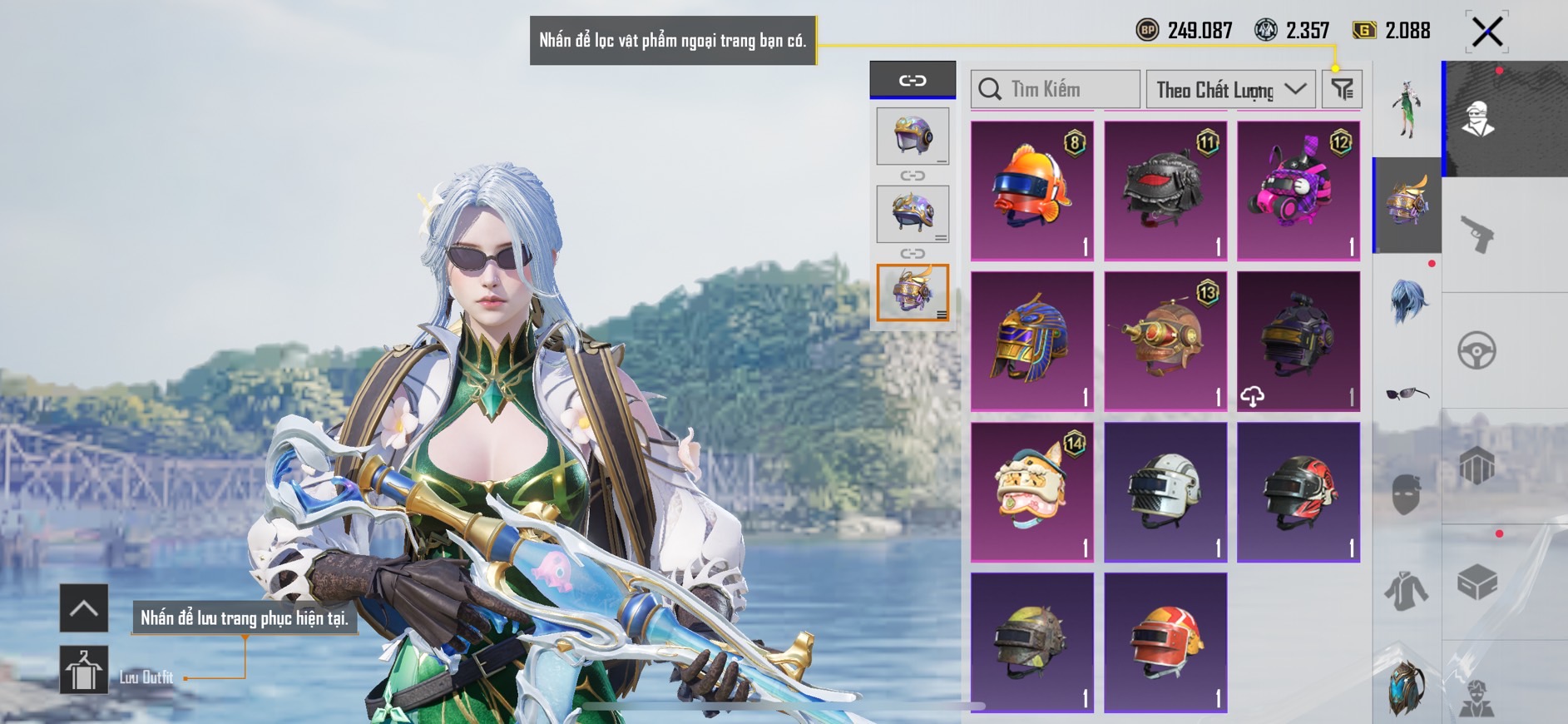Open the blue hair category
Viewport: 1568px width, 724px height.
(1407, 301)
